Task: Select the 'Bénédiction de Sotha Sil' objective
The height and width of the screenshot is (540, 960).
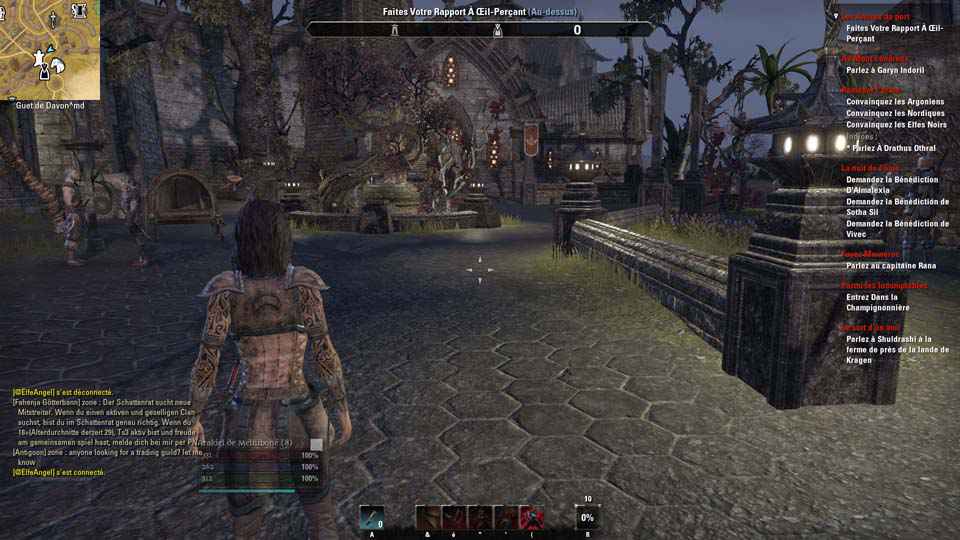Action: [897, 207]
